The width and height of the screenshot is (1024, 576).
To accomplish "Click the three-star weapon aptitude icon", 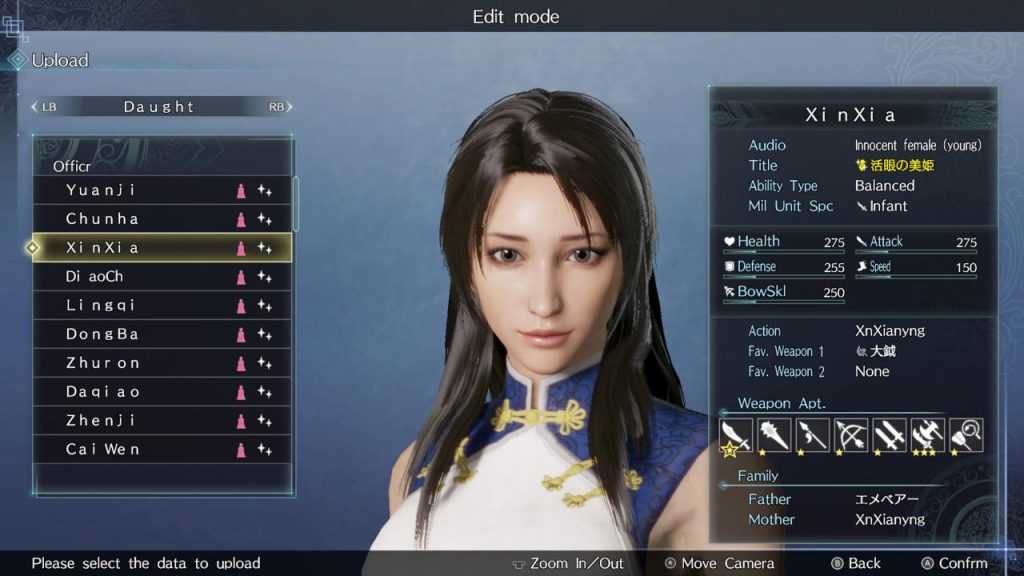I will click(928, 435).
